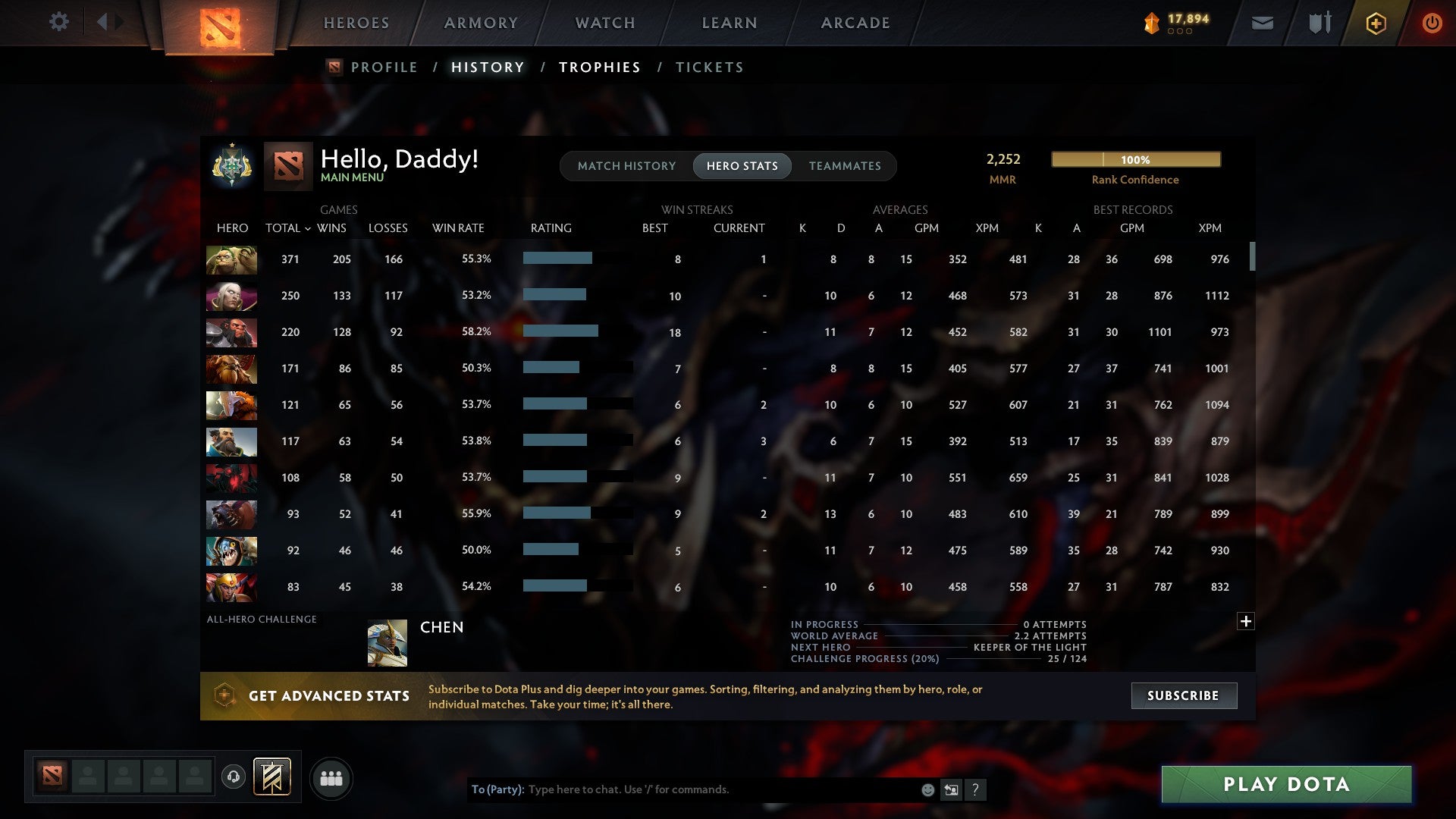This screenshot has height=819, width=1456.
Task: Open the find party members group icon
Action: (x=331, y=778)
